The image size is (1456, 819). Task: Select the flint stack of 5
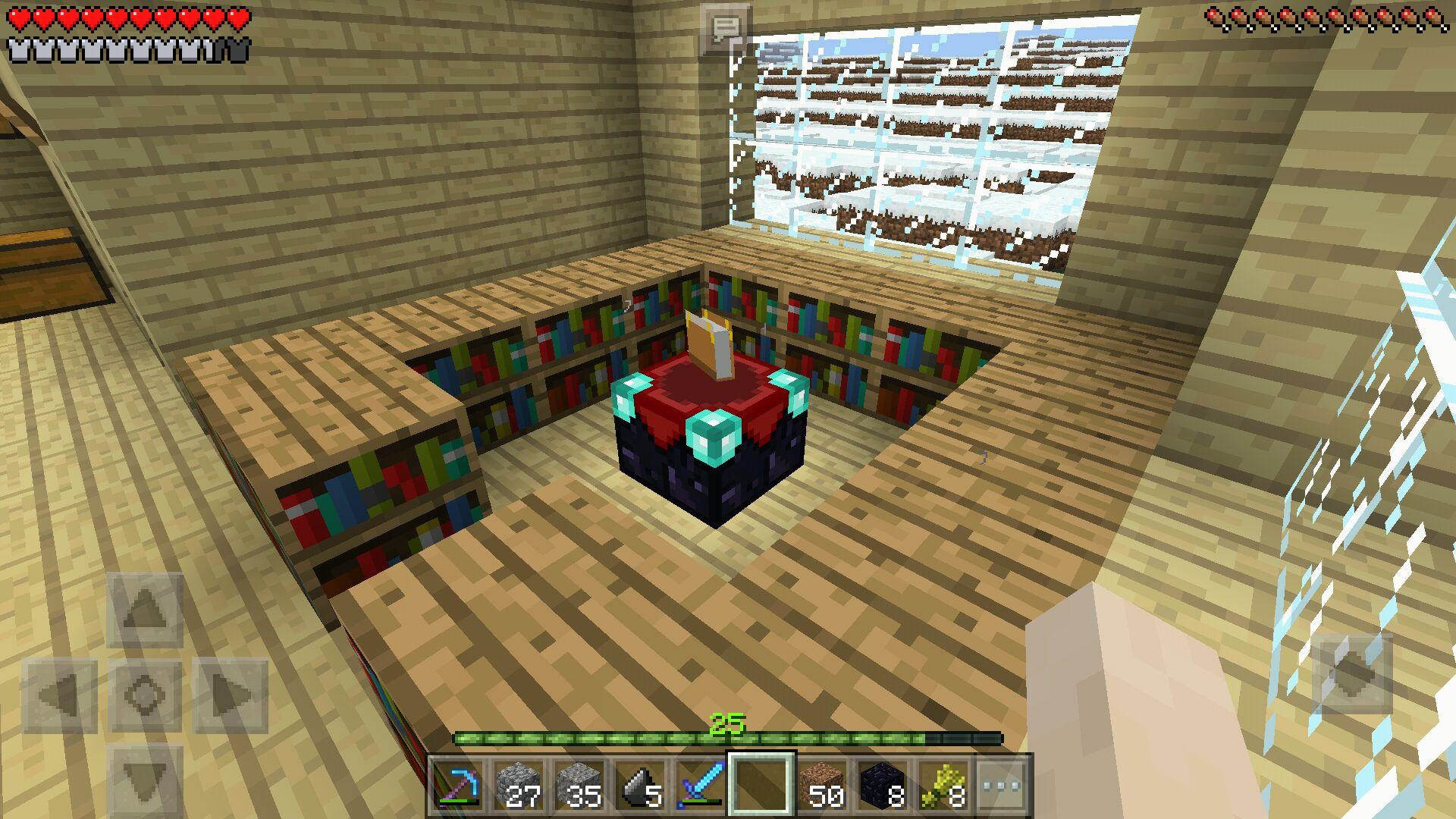click(641, 786)
